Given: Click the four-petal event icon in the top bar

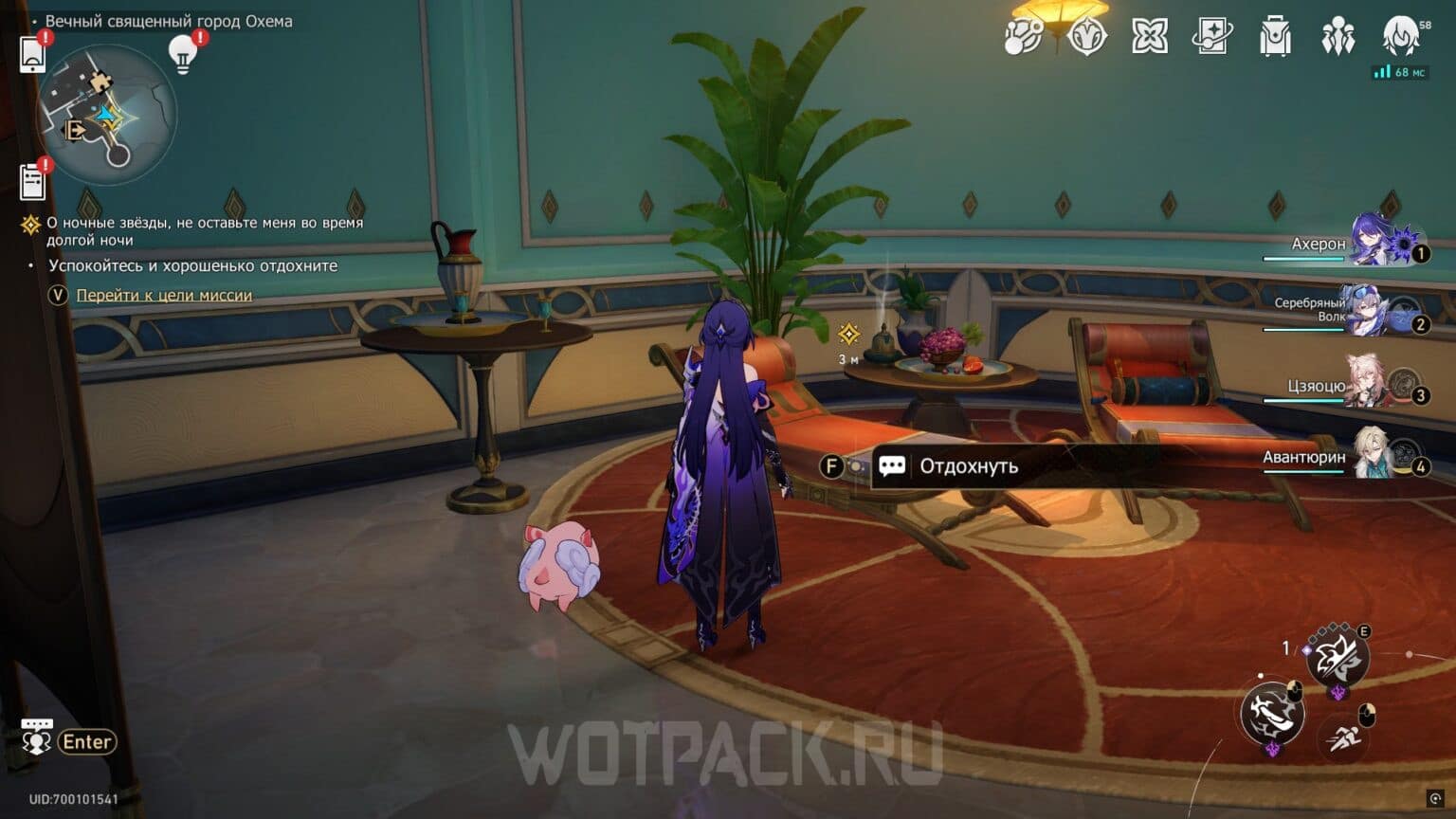Looking at the screenshot, I should [x=1148, y=38].
